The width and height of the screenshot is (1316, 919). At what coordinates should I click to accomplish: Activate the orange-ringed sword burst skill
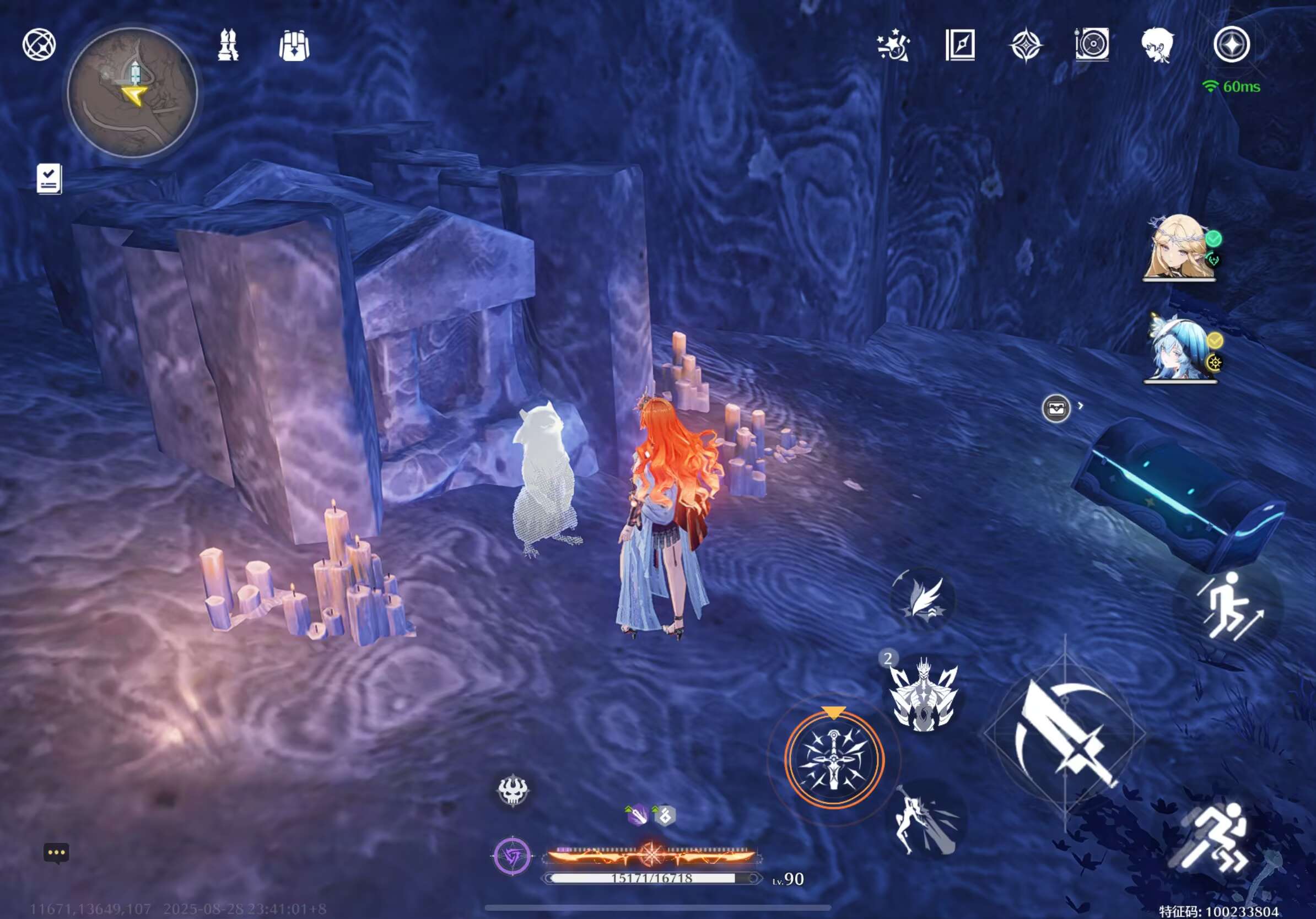[834, 759]
